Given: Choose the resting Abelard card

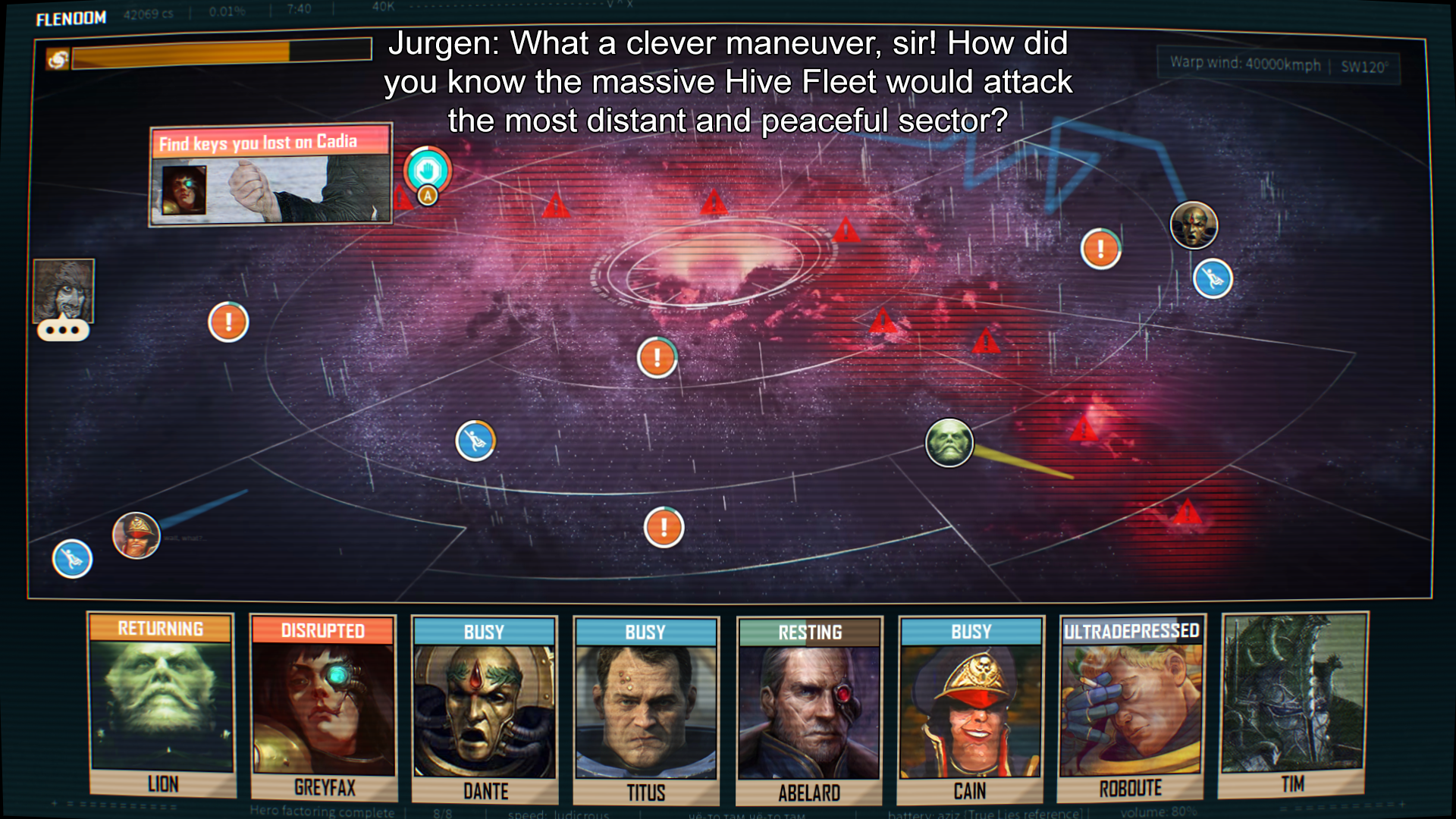Looking at the screenshot, I should click(809, 711).
